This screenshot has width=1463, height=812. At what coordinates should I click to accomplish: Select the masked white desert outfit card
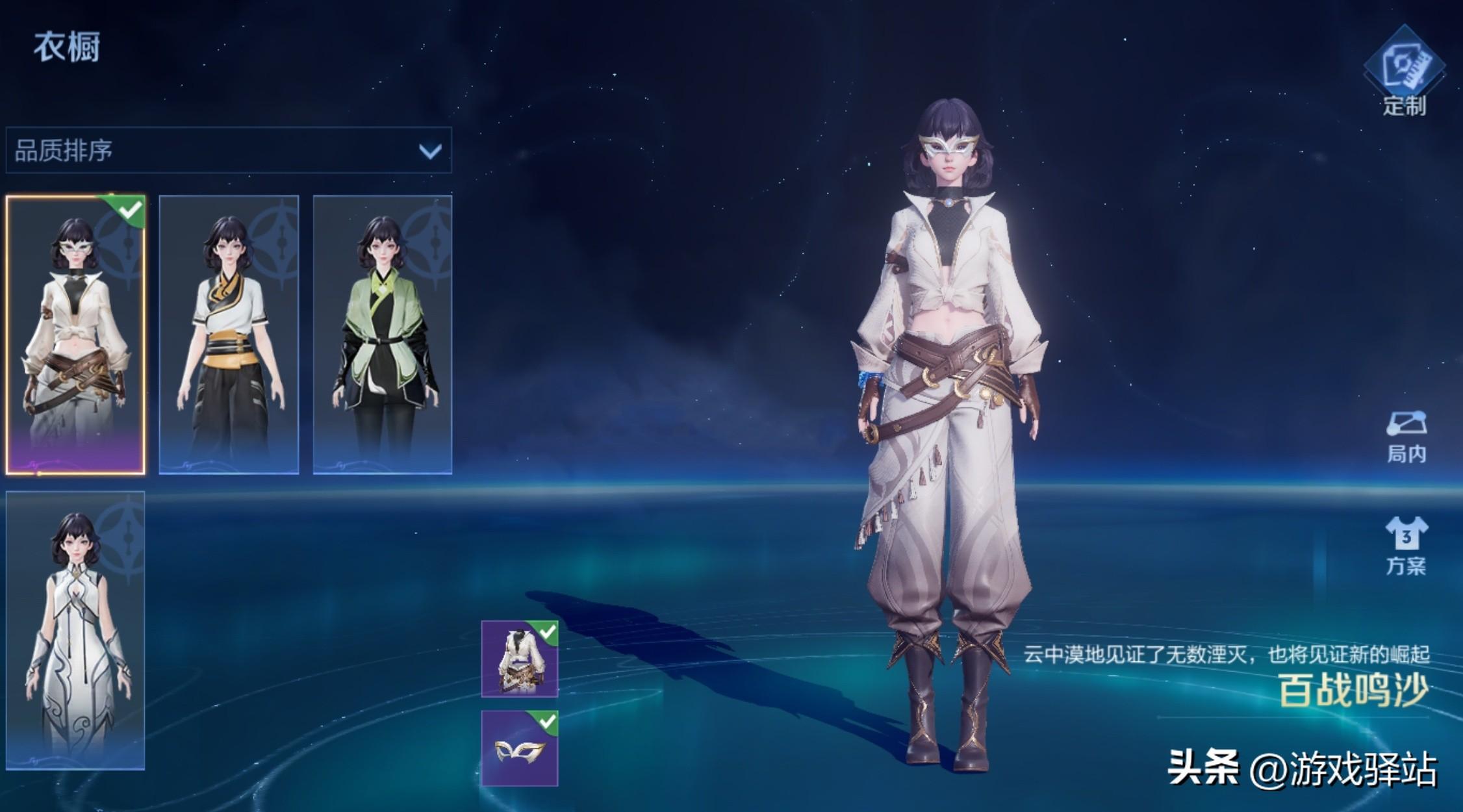pyautogui.click(x=75, y=335)
